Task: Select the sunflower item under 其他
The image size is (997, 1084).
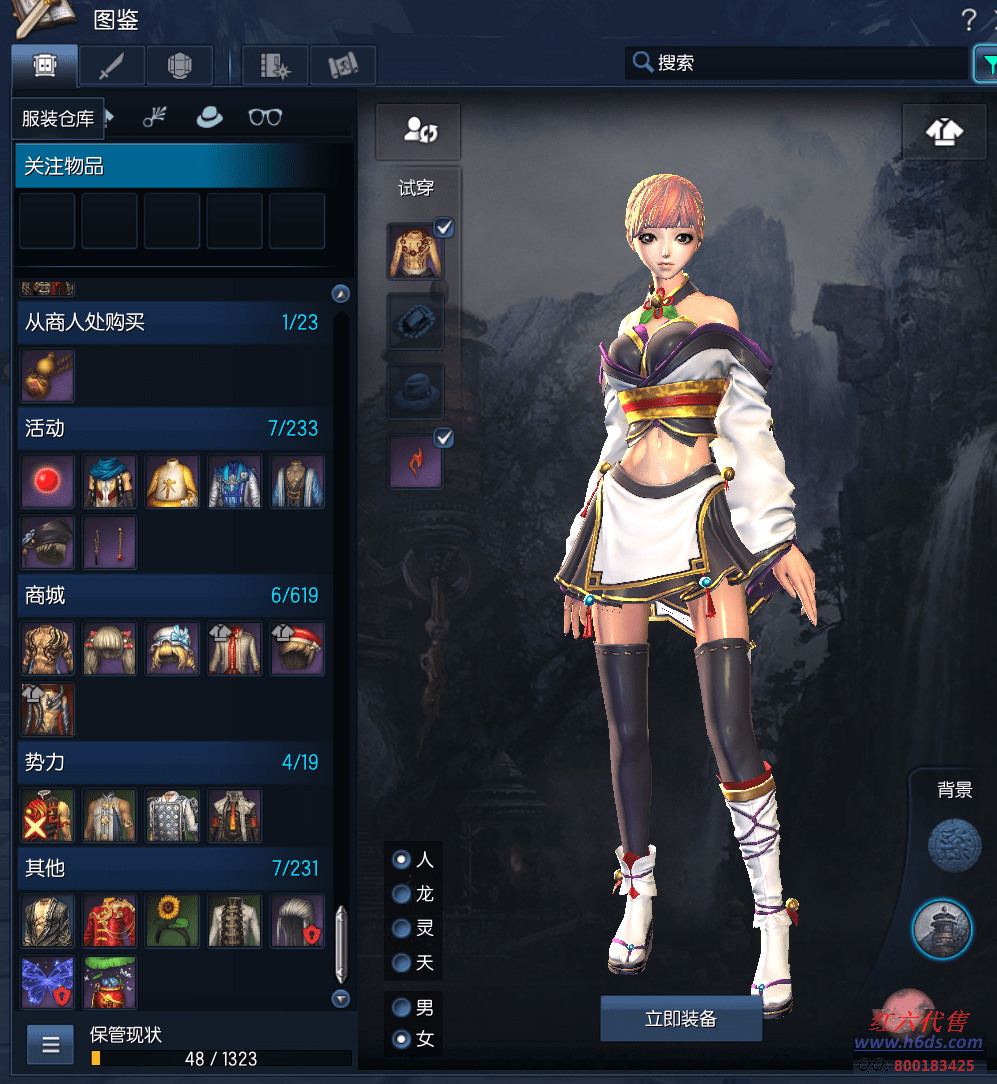Action: click(x=173, y=920)
